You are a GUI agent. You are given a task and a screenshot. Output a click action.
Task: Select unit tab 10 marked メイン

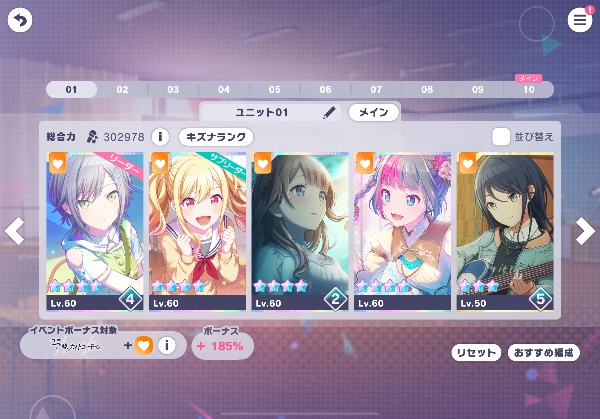[x=528, y=89]
